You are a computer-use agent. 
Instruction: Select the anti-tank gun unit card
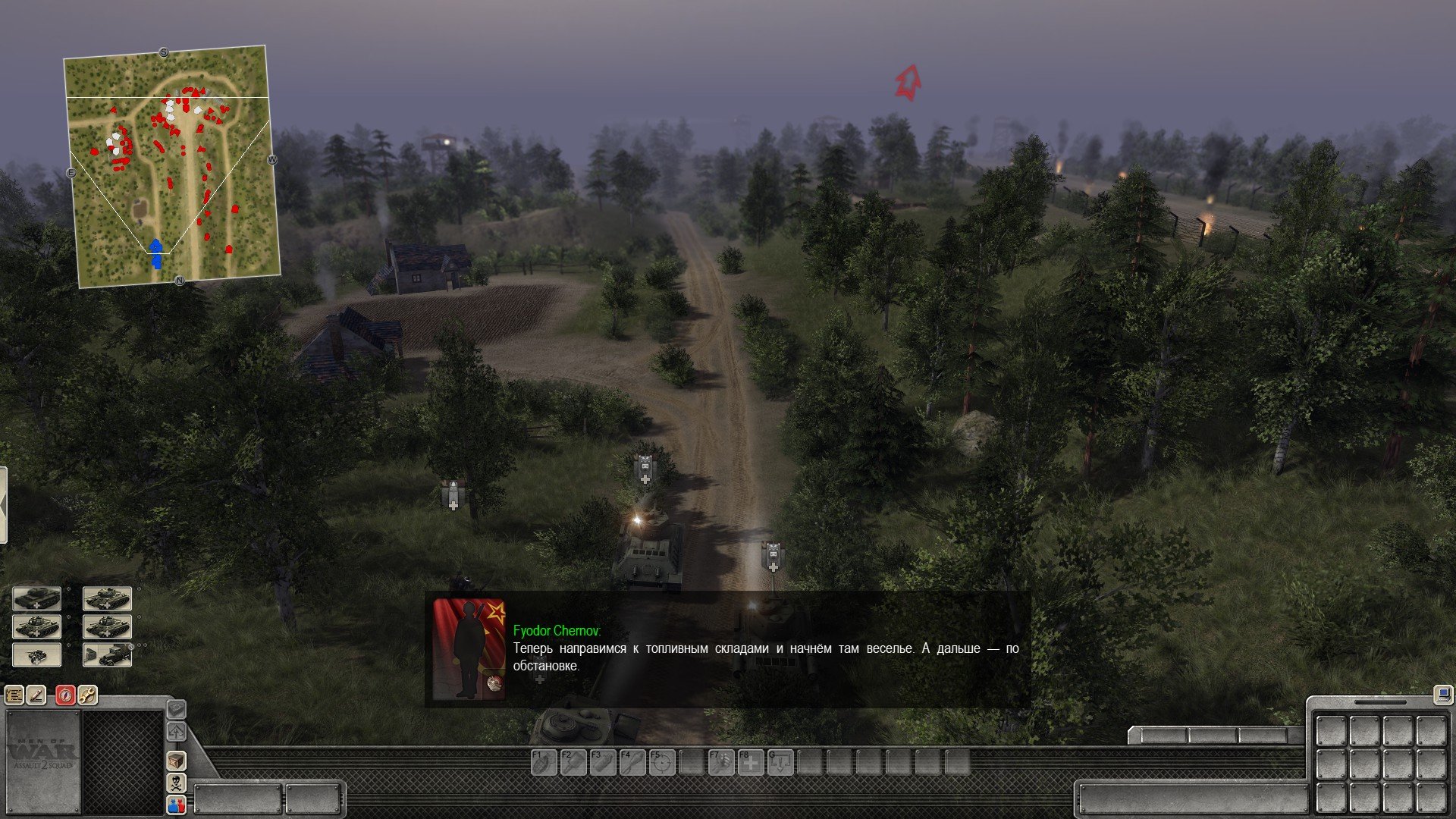(x=36, y=655)
